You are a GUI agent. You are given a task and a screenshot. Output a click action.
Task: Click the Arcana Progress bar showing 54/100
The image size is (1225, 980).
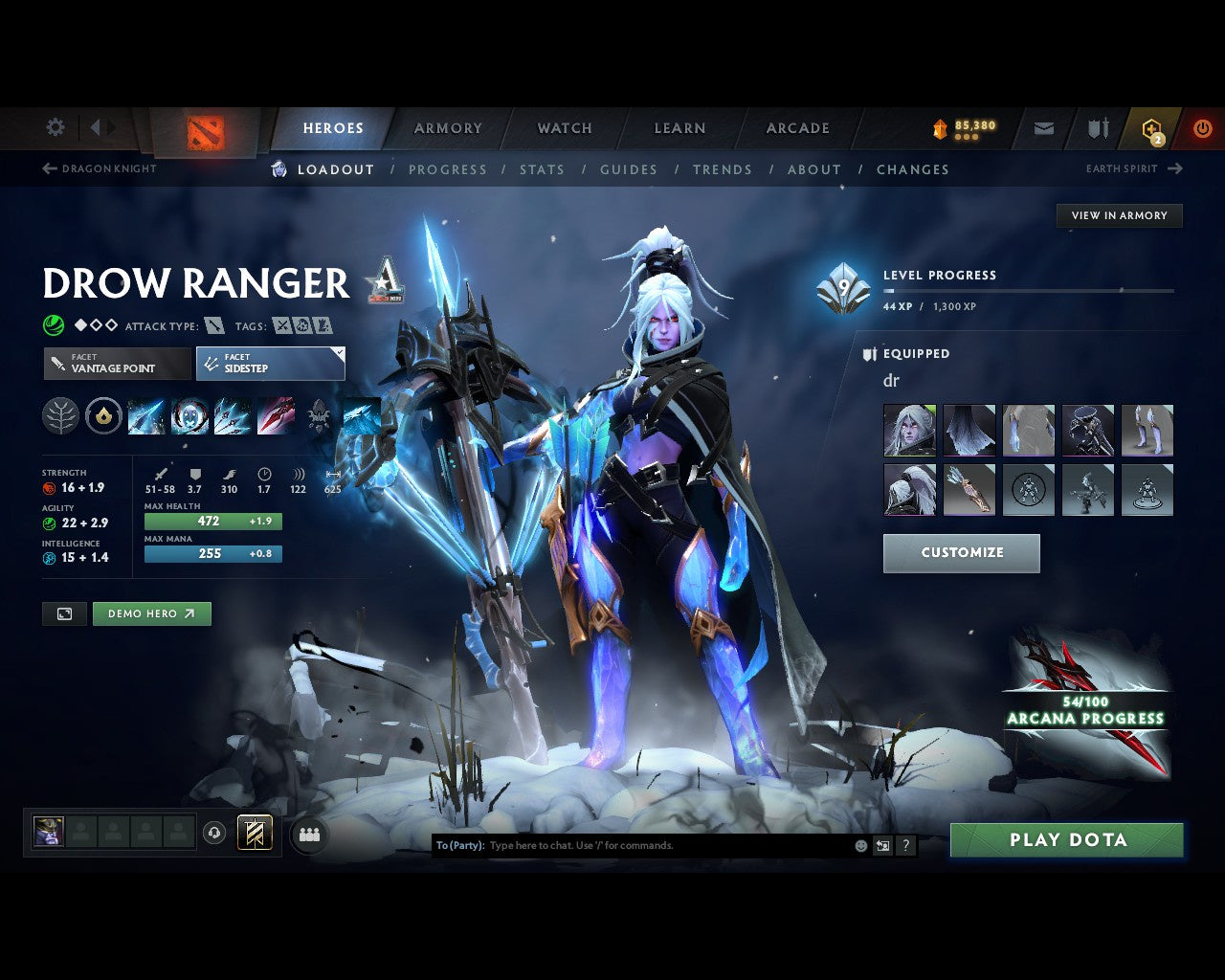1086,708
